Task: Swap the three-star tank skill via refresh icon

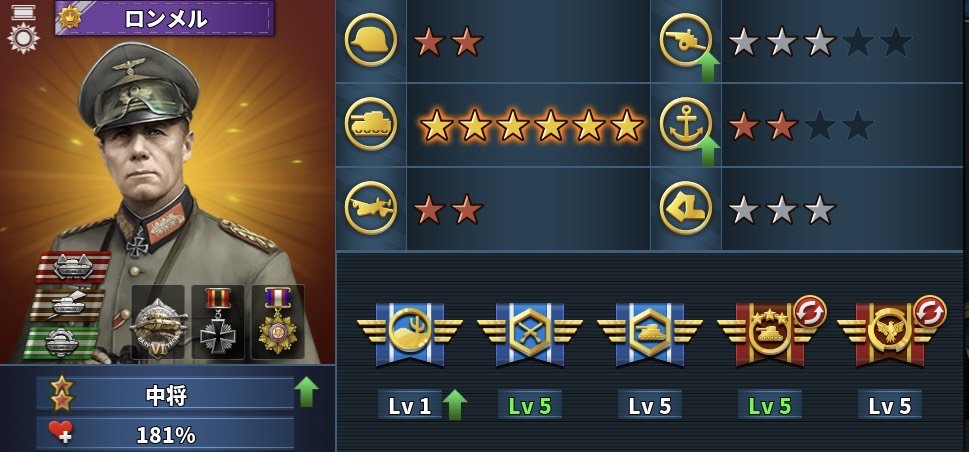Action: click(x=809, y=312)
